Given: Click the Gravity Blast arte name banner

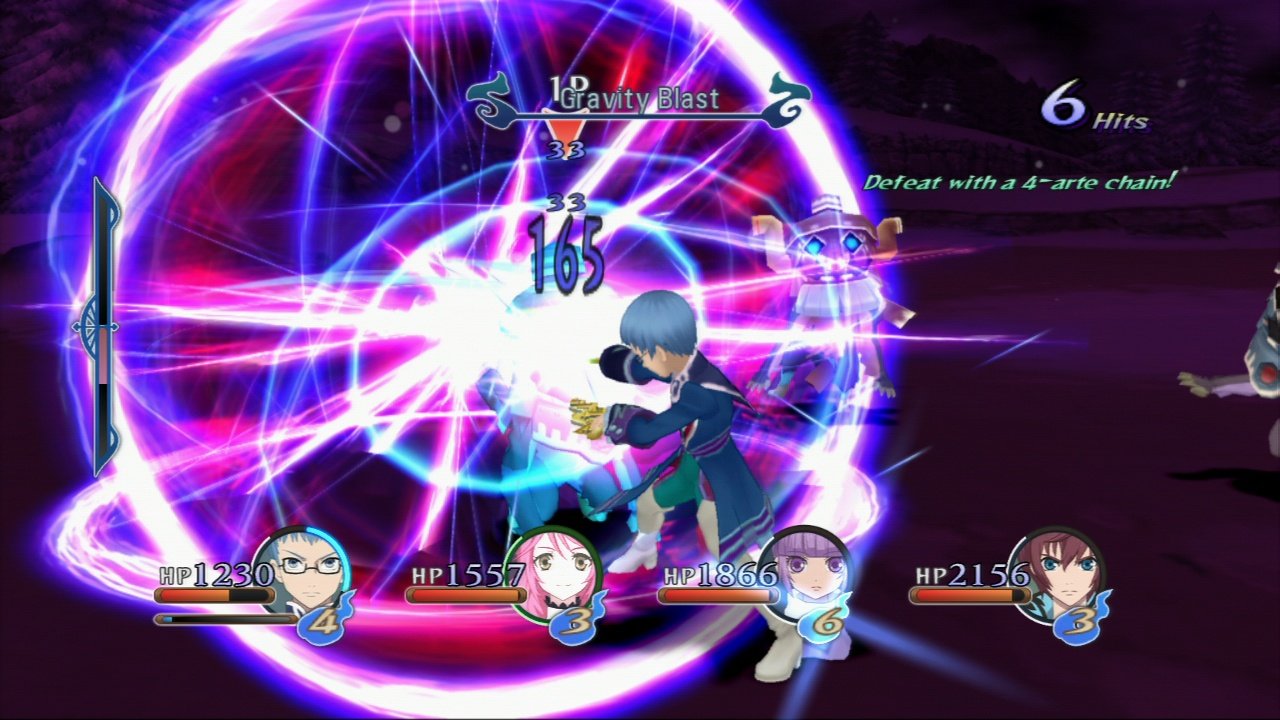Looking at the screenshot, I should pos(640,99).
